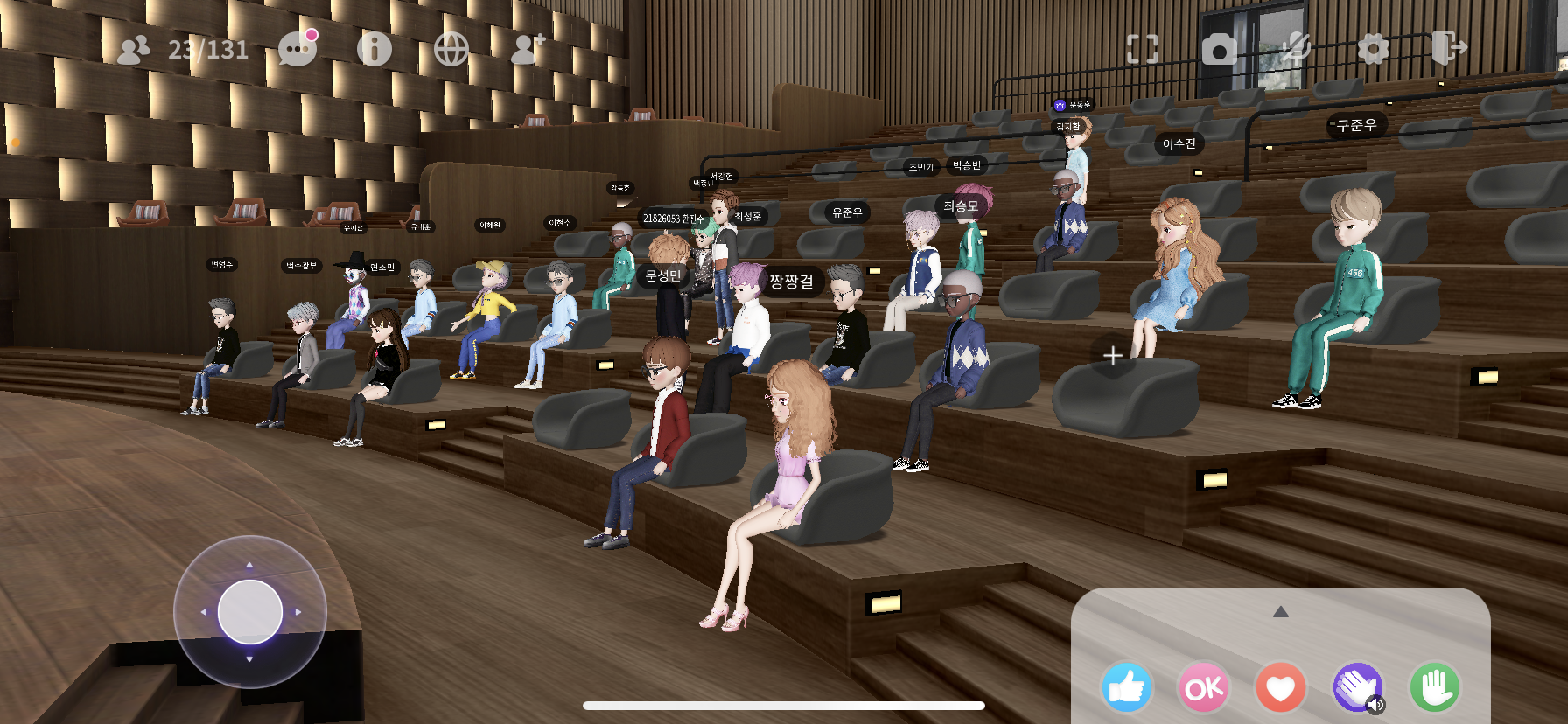Expand the emote panel with the up arrow
Viewport: 1568px width, 724px height.
tap(1281, 612)
